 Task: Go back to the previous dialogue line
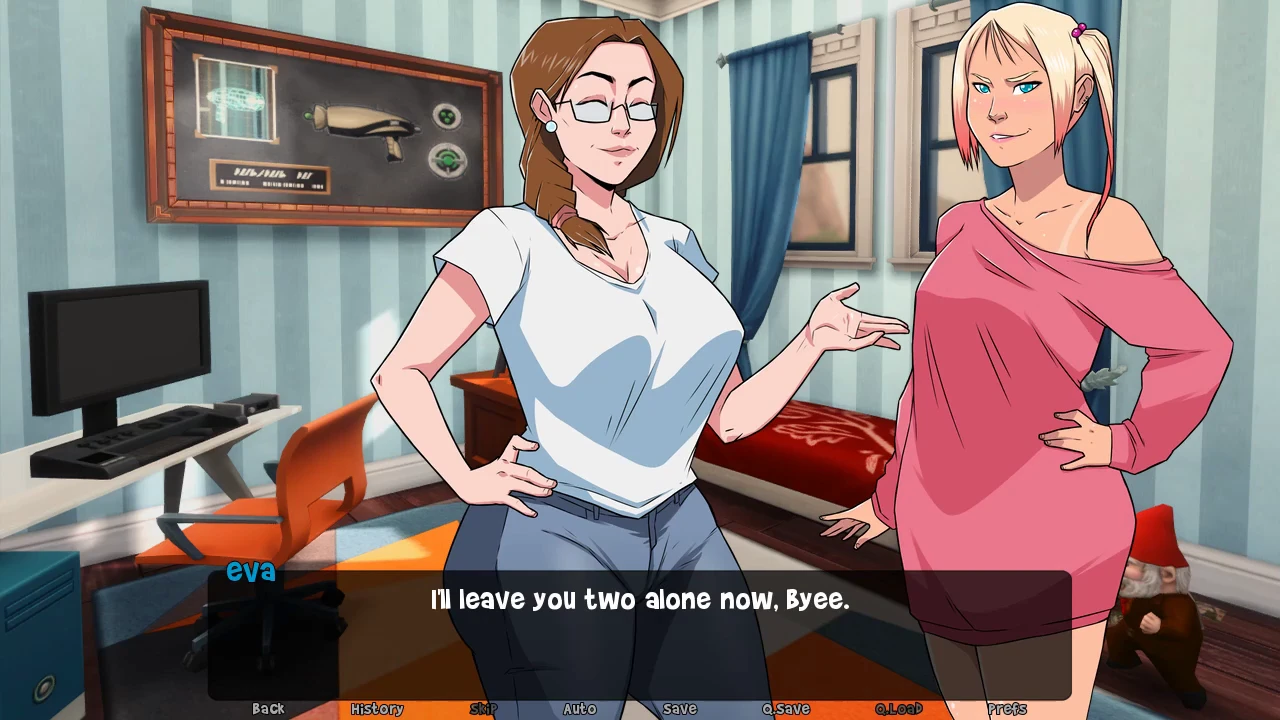click(x=268, y=709)
